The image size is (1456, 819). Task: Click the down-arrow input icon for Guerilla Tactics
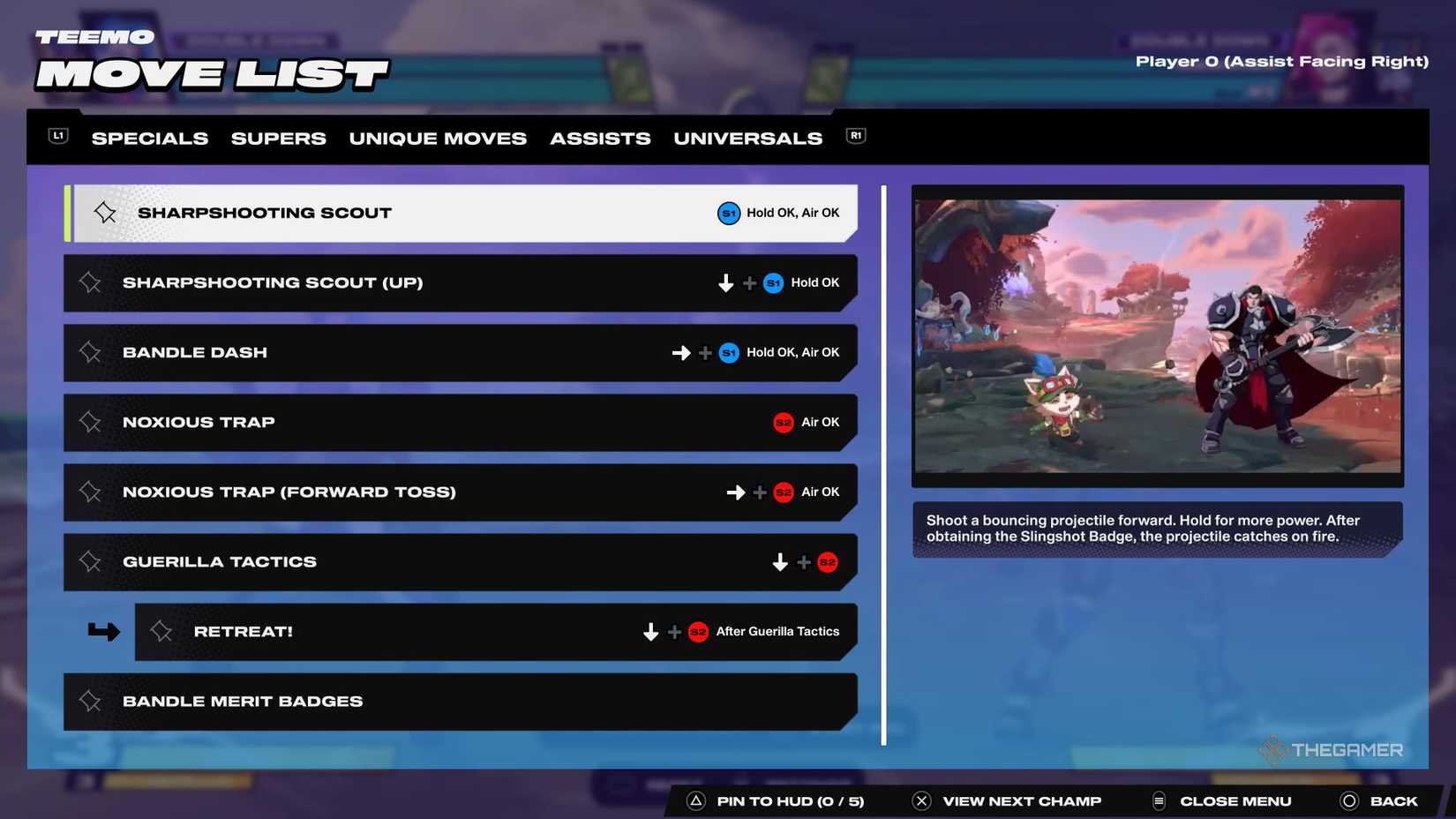pos(780,561)
